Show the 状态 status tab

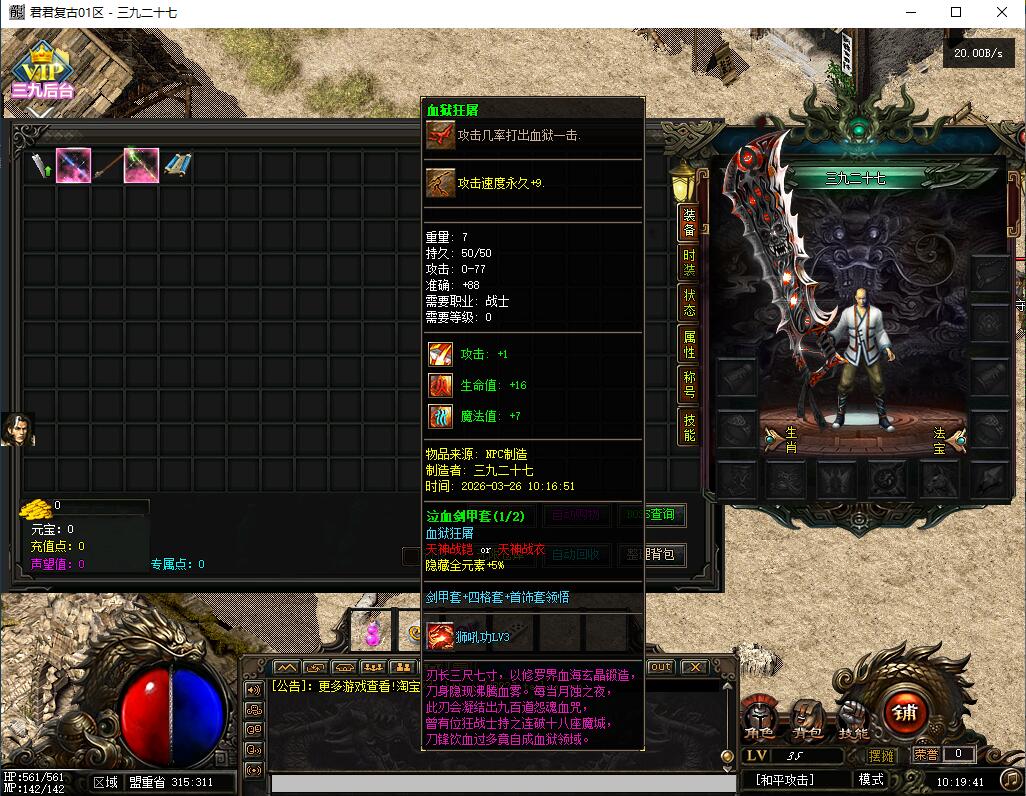689,302
